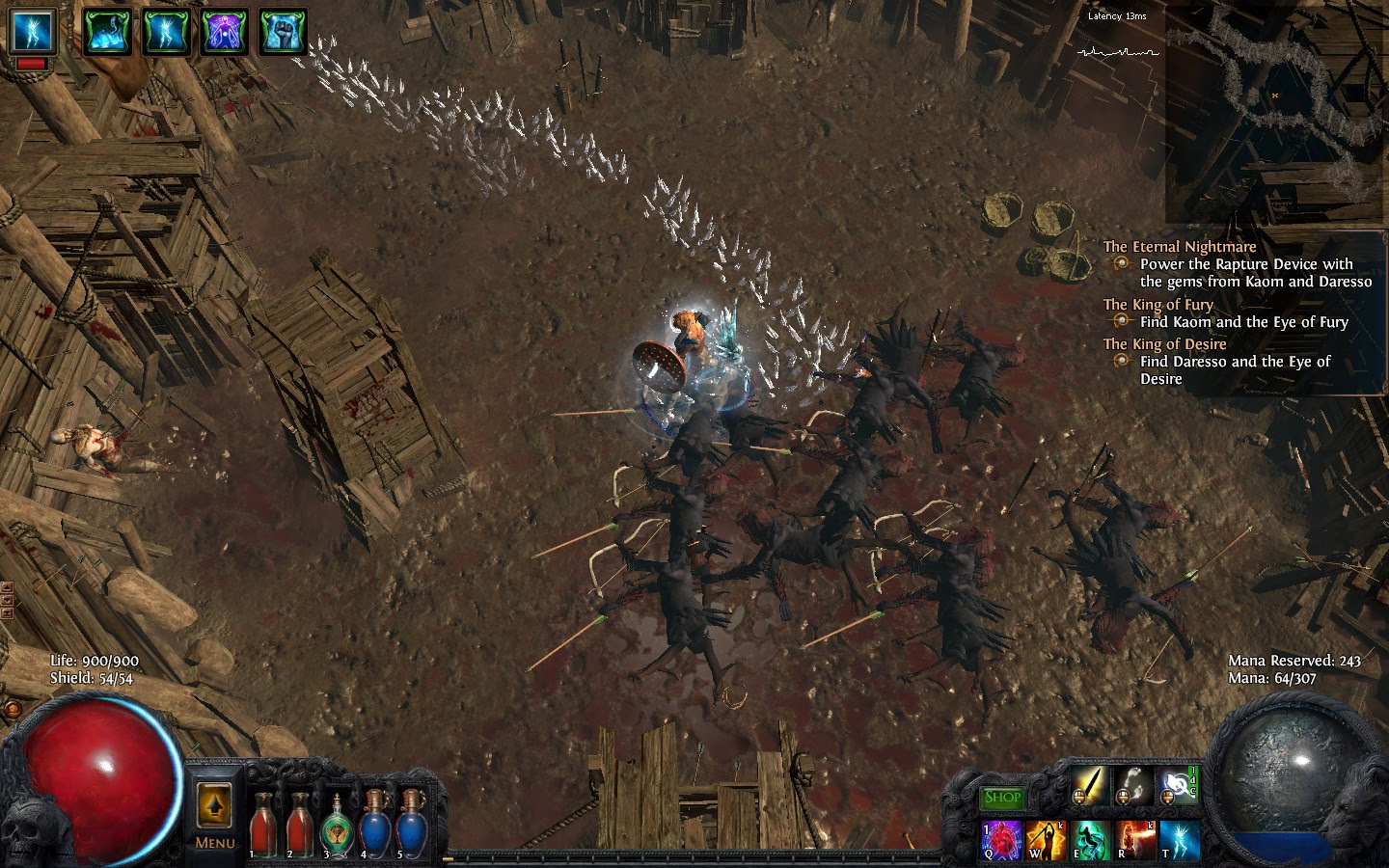The image size is (1389, 868).
Task: Select The Eternal Nightmare quest entry
Action: [1180, 247]
